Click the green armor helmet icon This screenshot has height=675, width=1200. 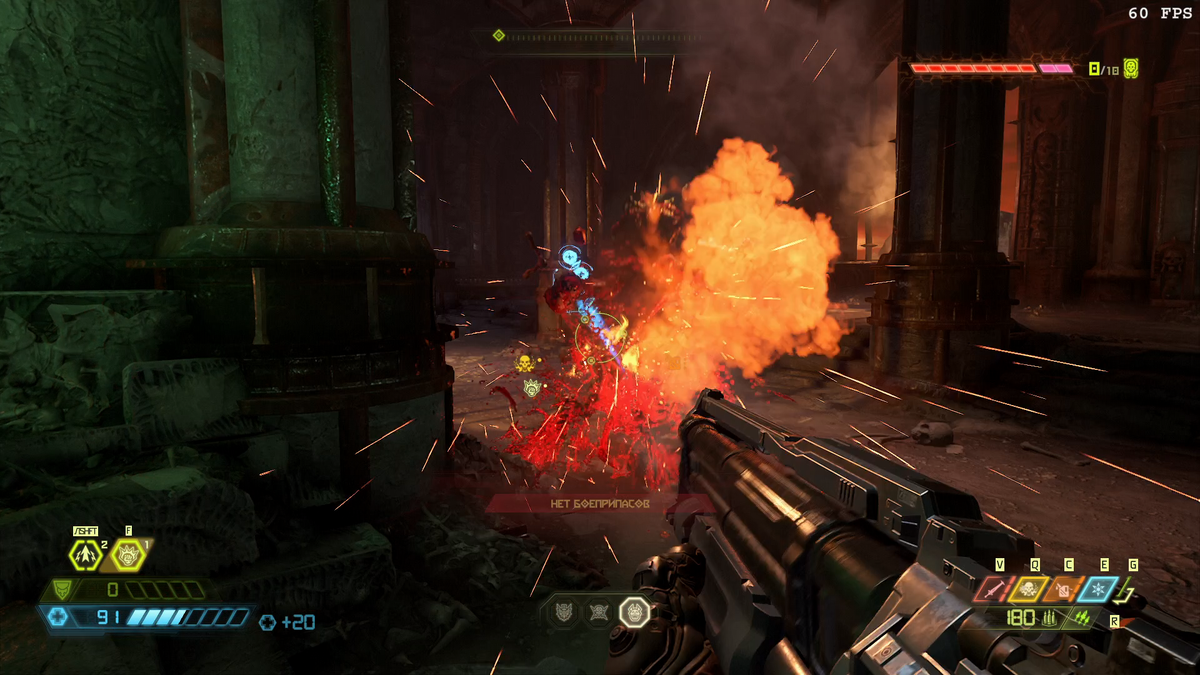pyautogui.click(x=63, y=590)
